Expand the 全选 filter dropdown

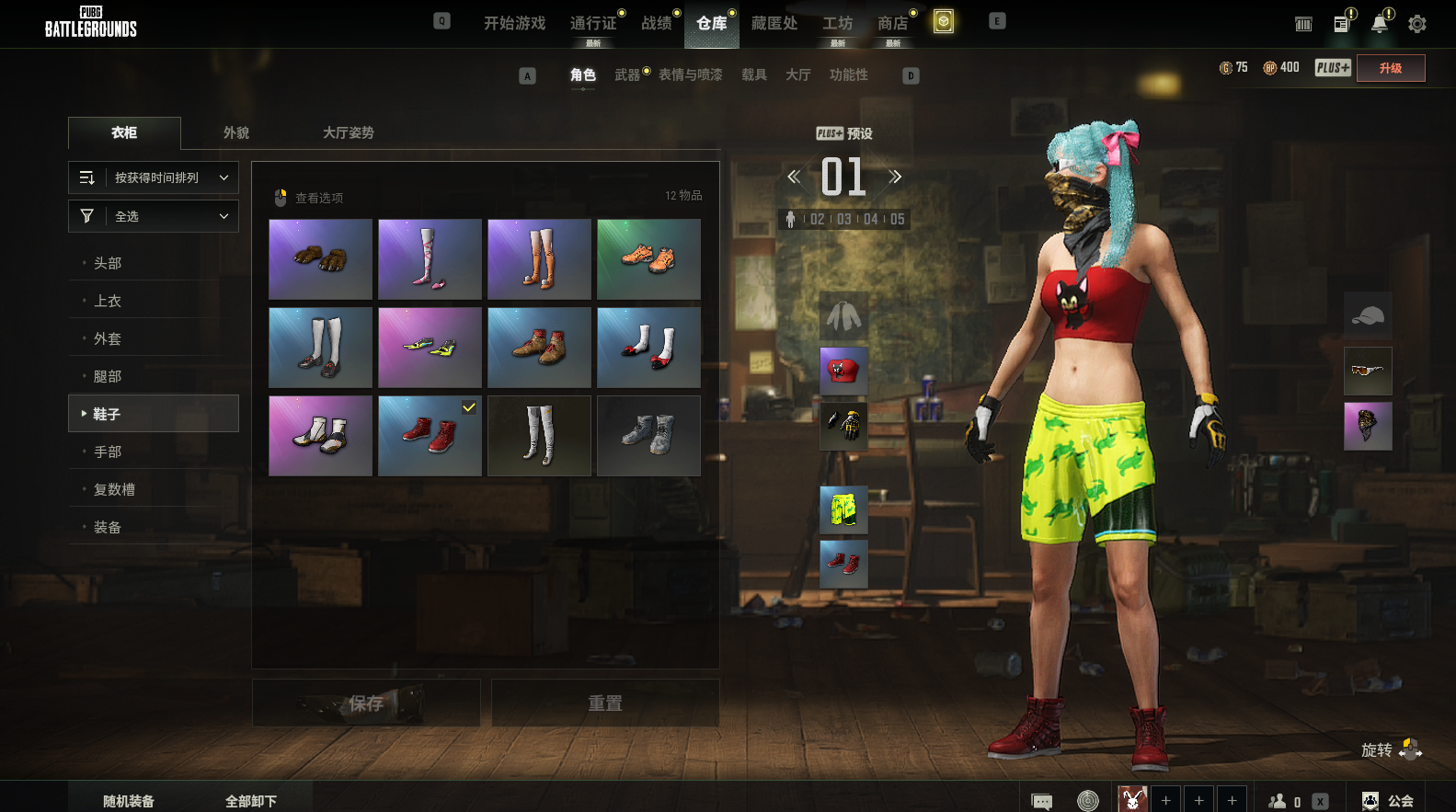click(x=154, y=216)
